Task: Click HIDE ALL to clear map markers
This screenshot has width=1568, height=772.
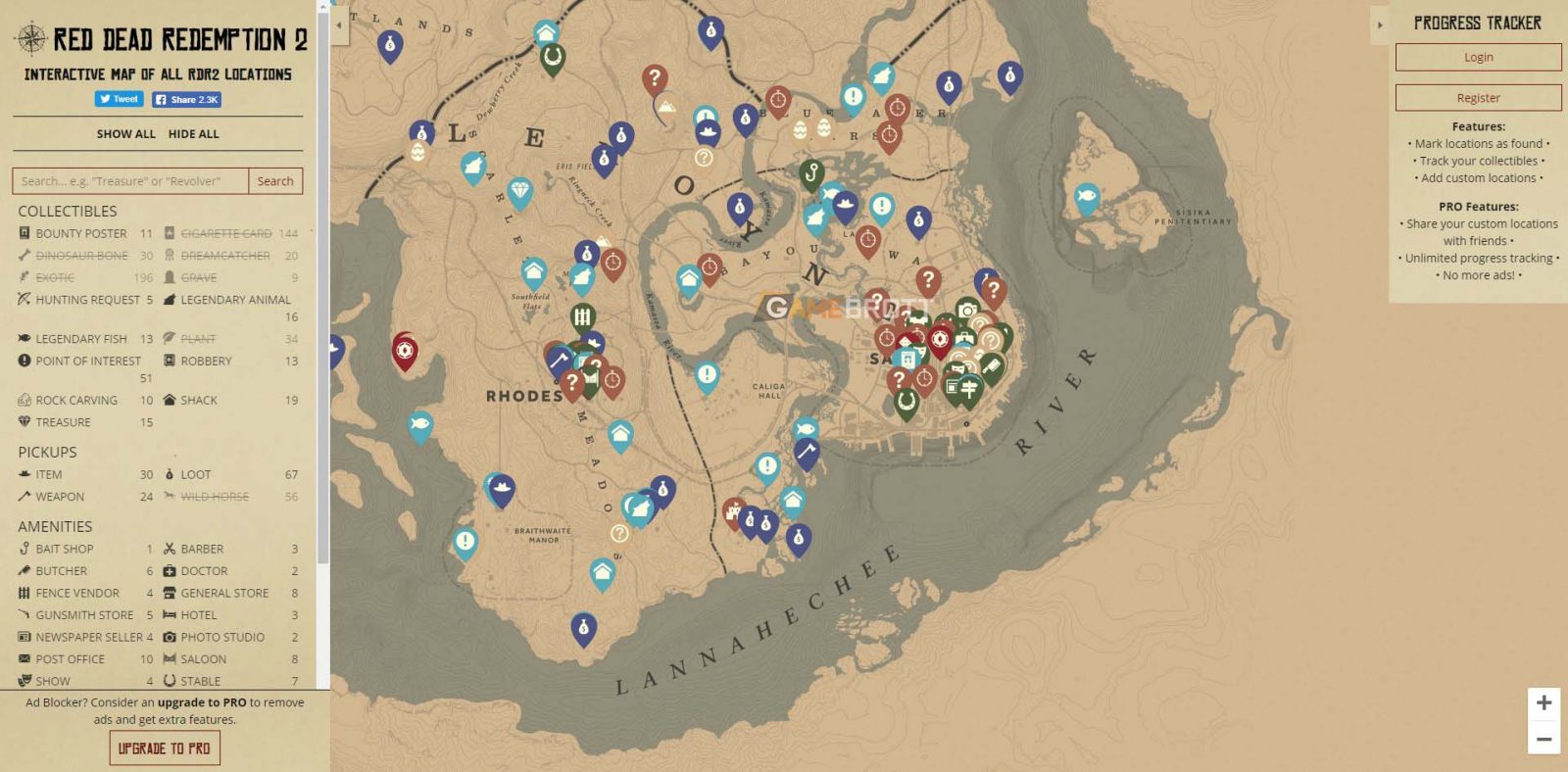Action: pyautogui.click(x=194, y=134)
